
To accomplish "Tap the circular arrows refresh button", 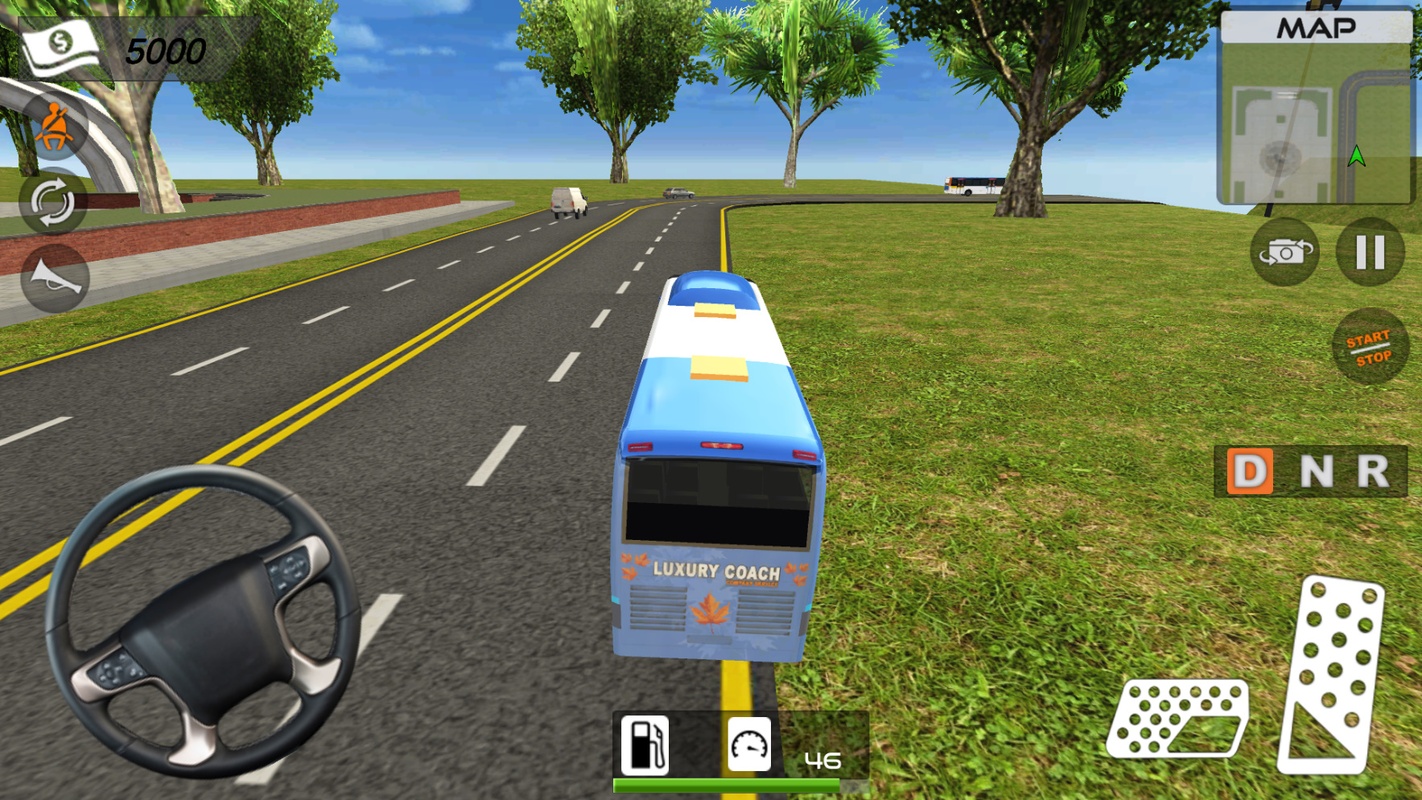I will (x=53, y=201).
